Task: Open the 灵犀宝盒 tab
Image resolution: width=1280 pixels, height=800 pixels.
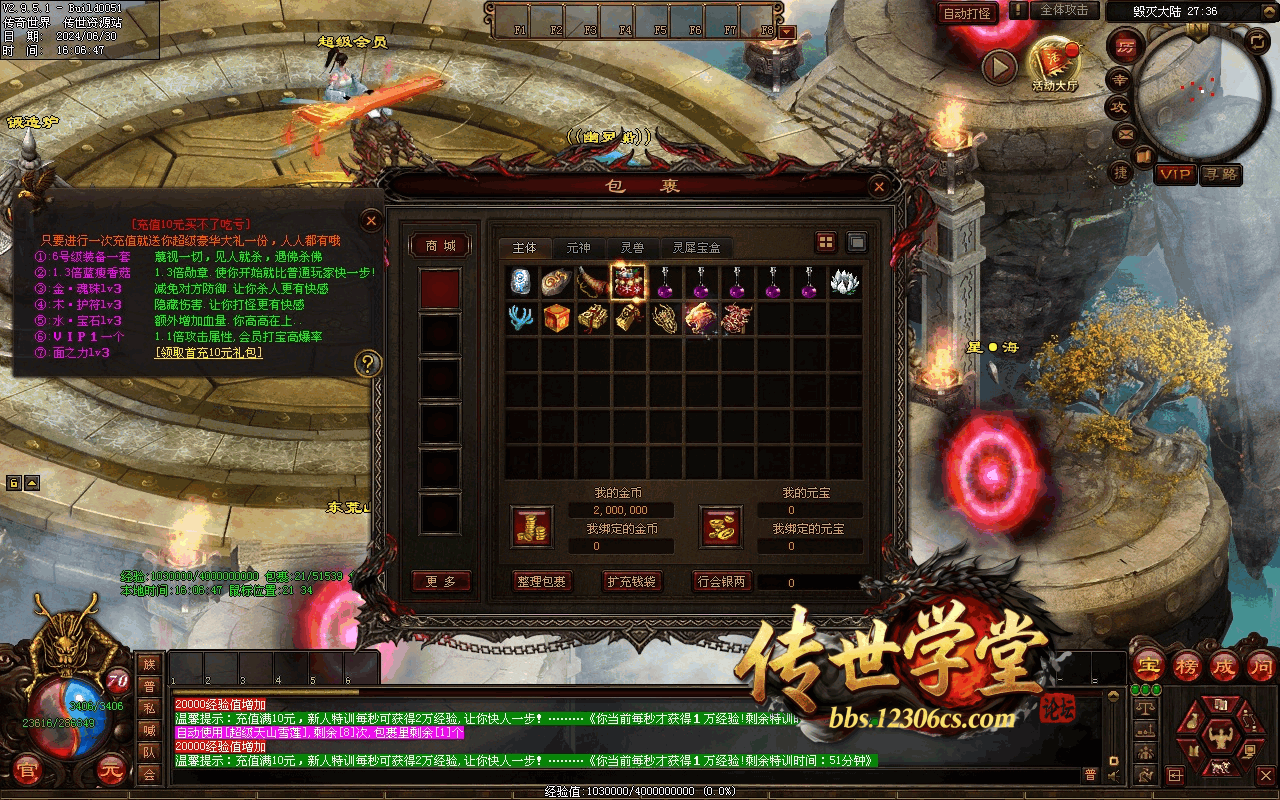Action: pos(696,247)
